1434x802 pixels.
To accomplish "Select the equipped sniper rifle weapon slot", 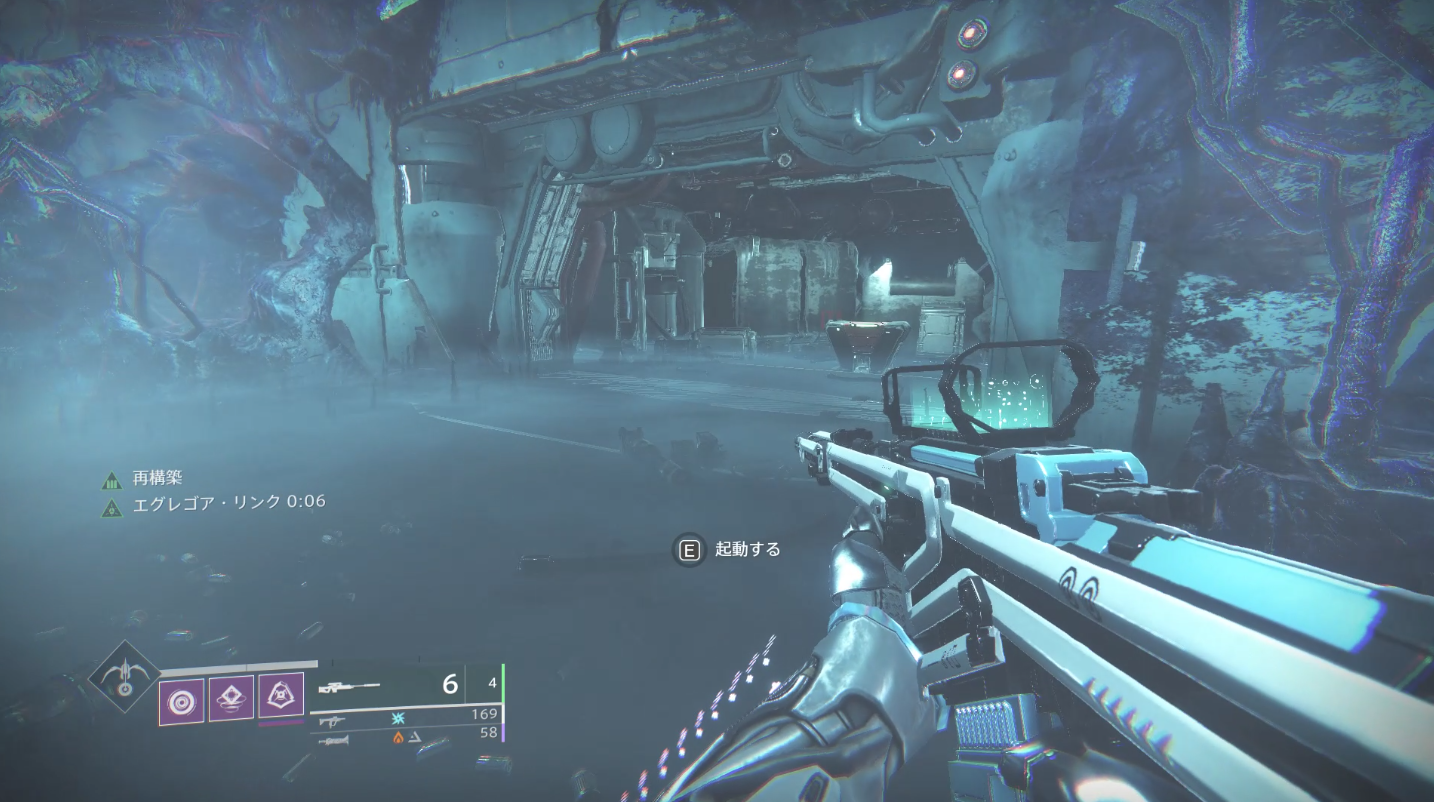I will pyautogui.click(x=350, y=686).
